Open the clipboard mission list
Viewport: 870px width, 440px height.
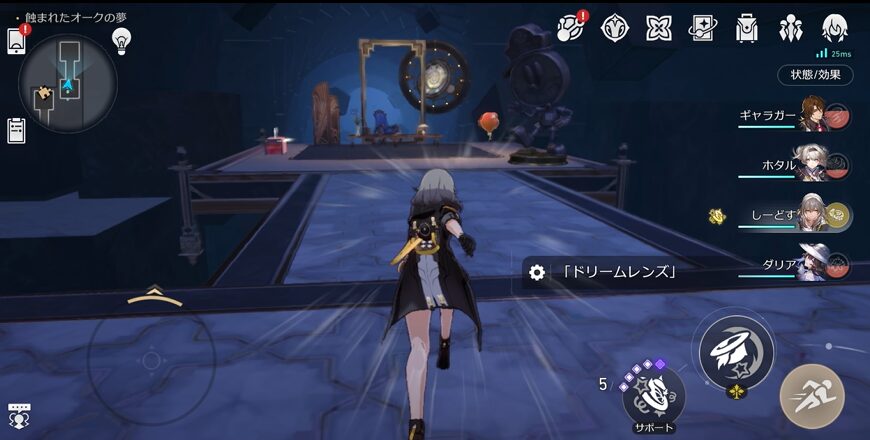pos(16,129)
